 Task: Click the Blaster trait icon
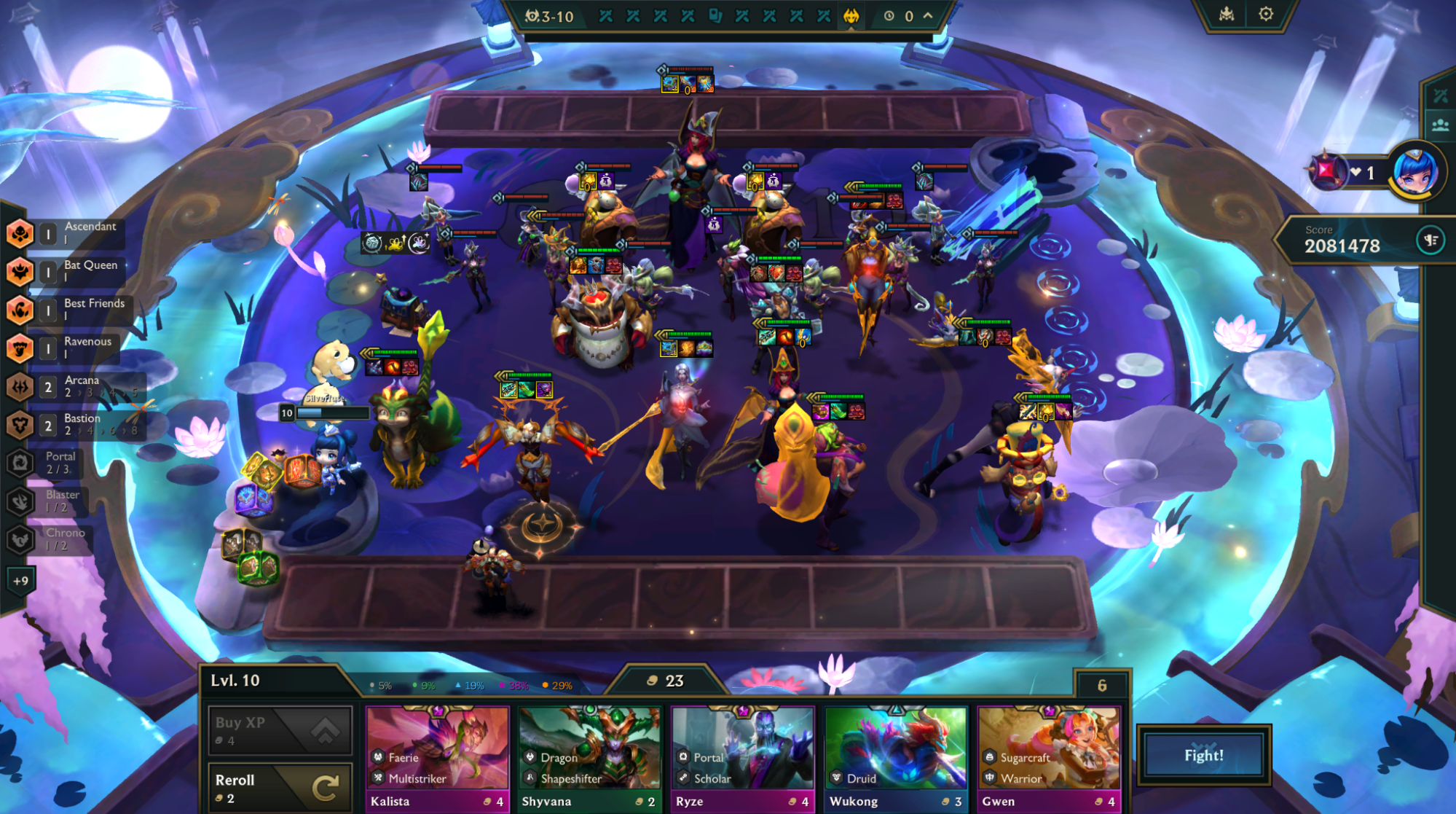coord(20,501)
